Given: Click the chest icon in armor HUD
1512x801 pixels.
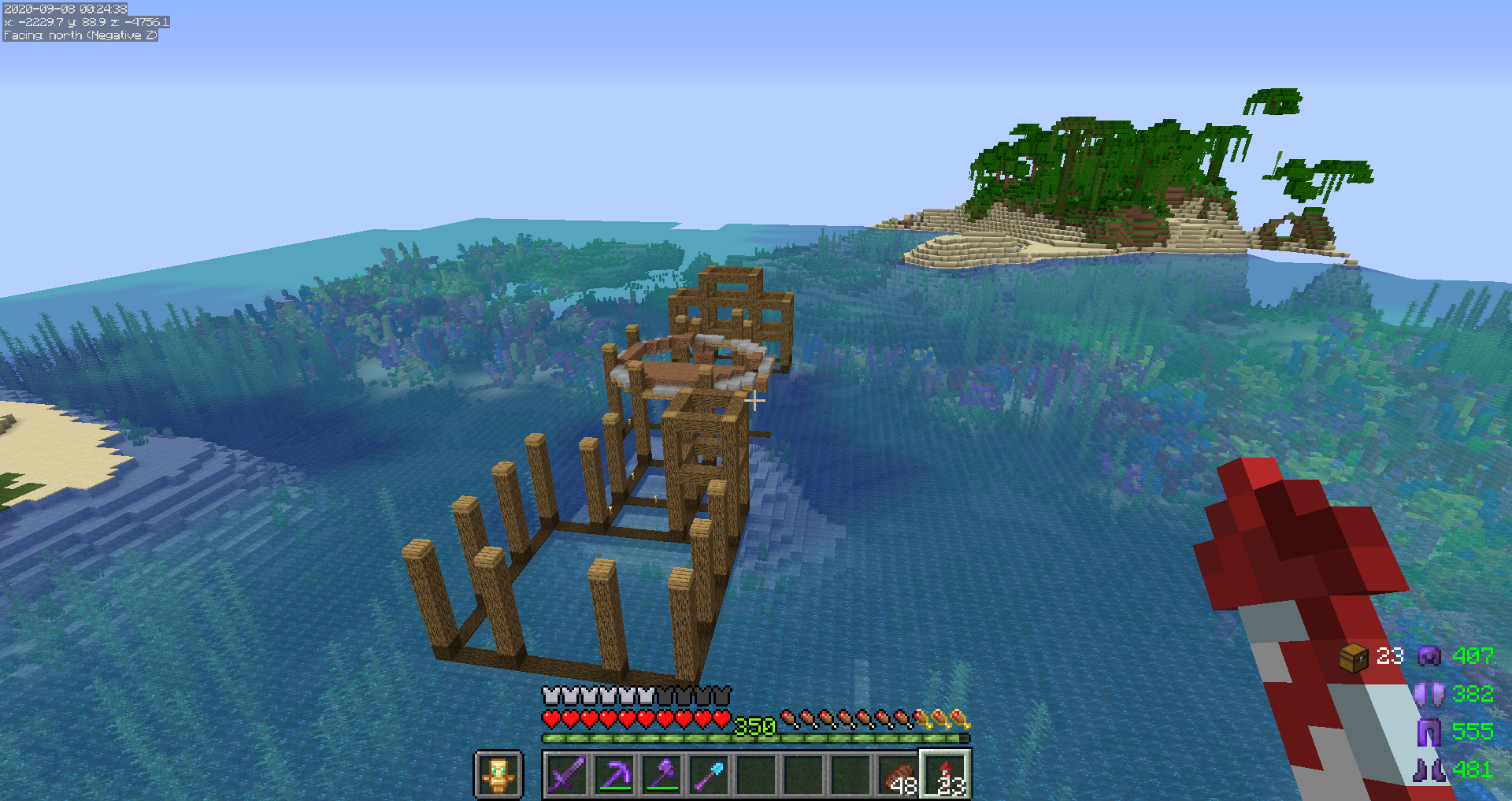Looking at the screenshot, I should (1353, 657).
